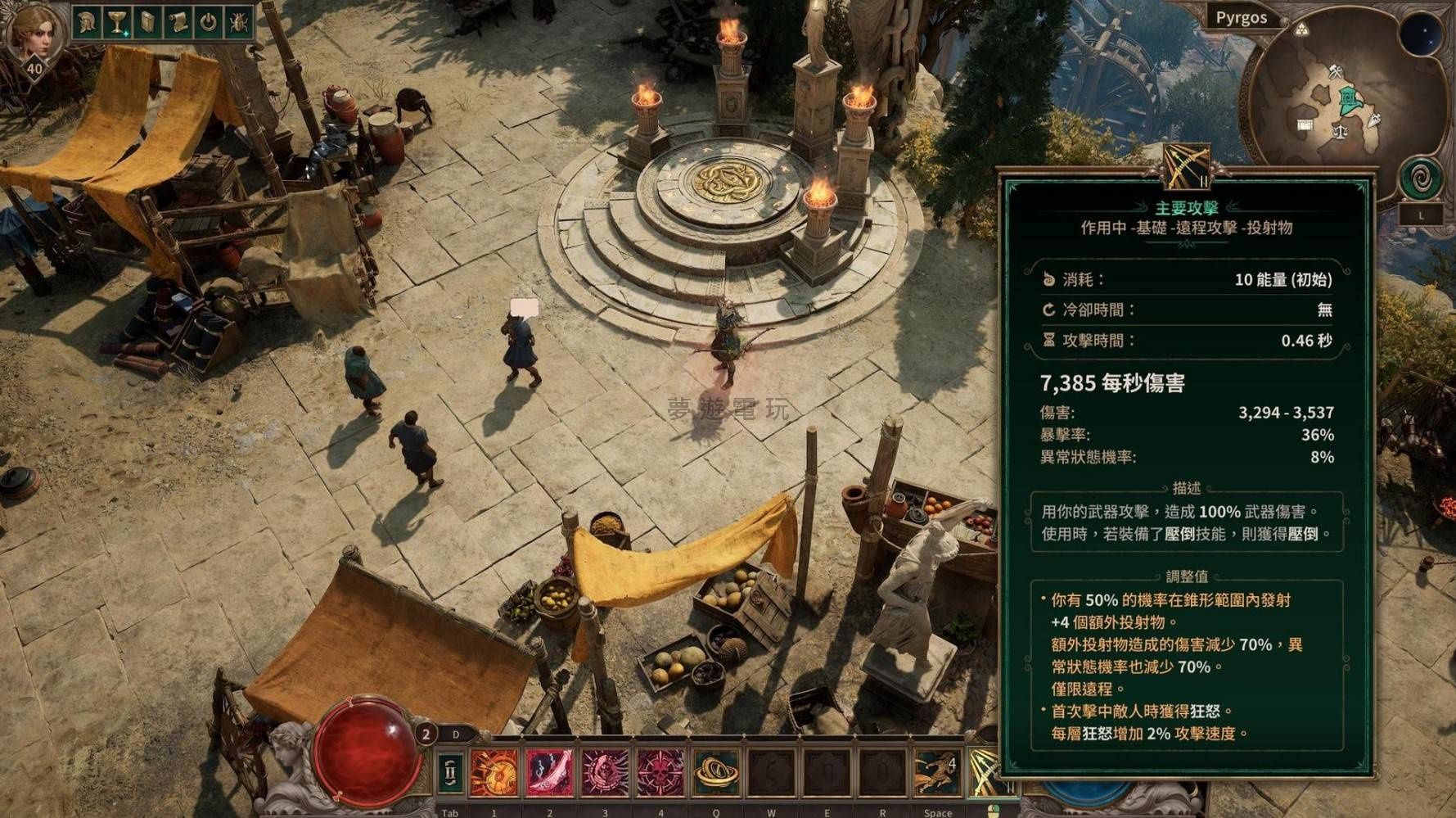Toggle the weapon swap button marked II
This screenshot has height=818, width=1456.
(x=450, y=771)
